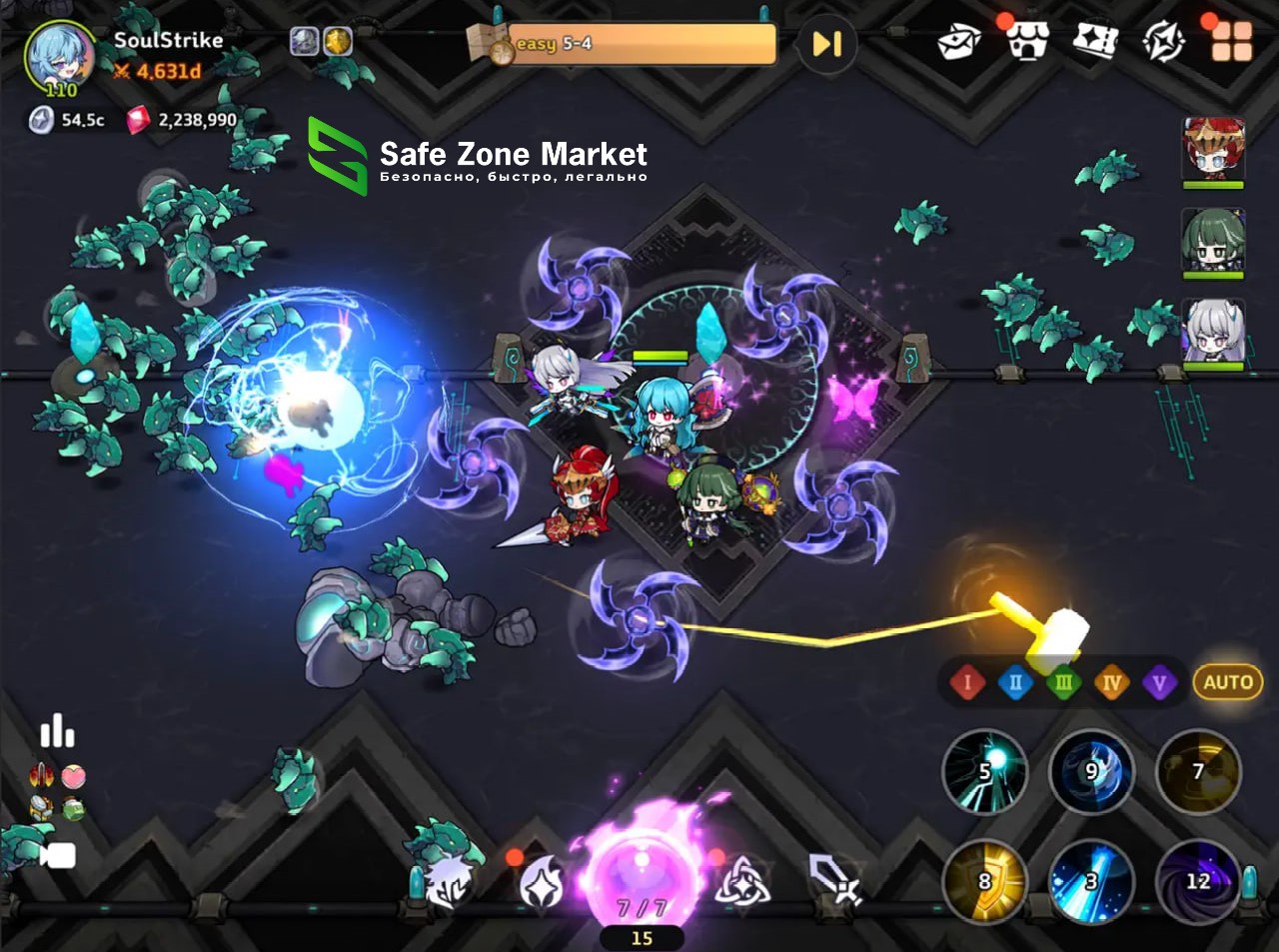Select the green-haired ally portrait
The image size is (1279, 952).
(x=1213, y=241)
